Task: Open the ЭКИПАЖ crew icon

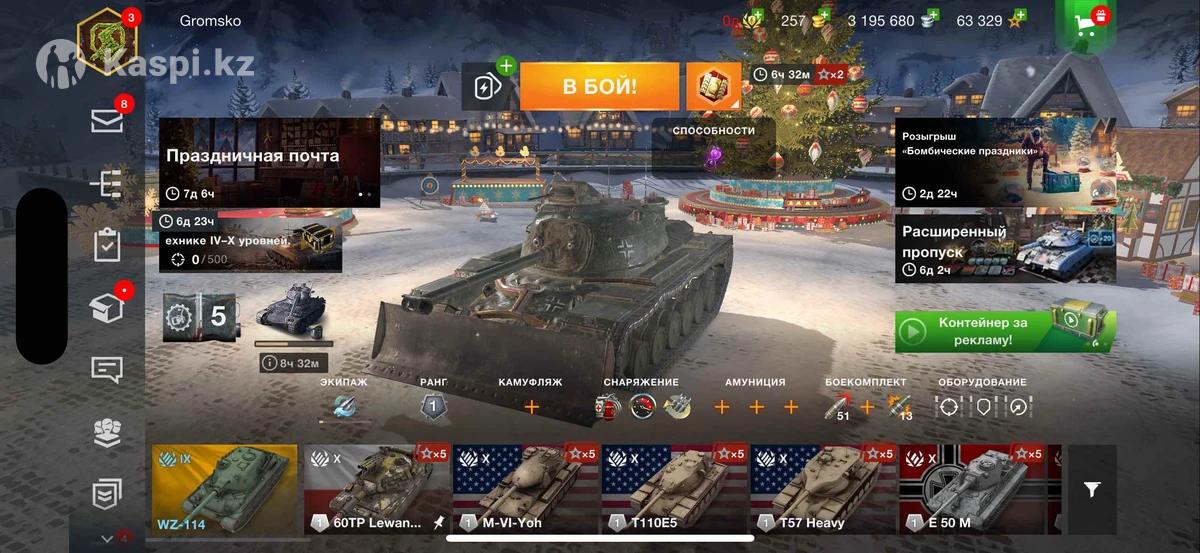Action: [x=344, y=406]
